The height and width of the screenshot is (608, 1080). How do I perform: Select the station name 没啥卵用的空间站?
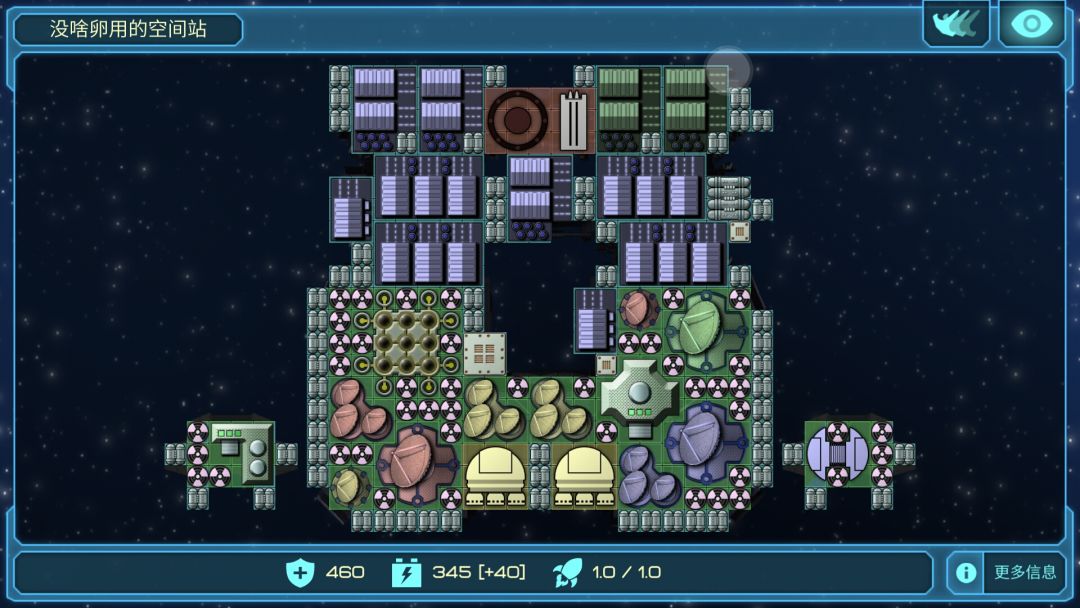tap(129, 29)
